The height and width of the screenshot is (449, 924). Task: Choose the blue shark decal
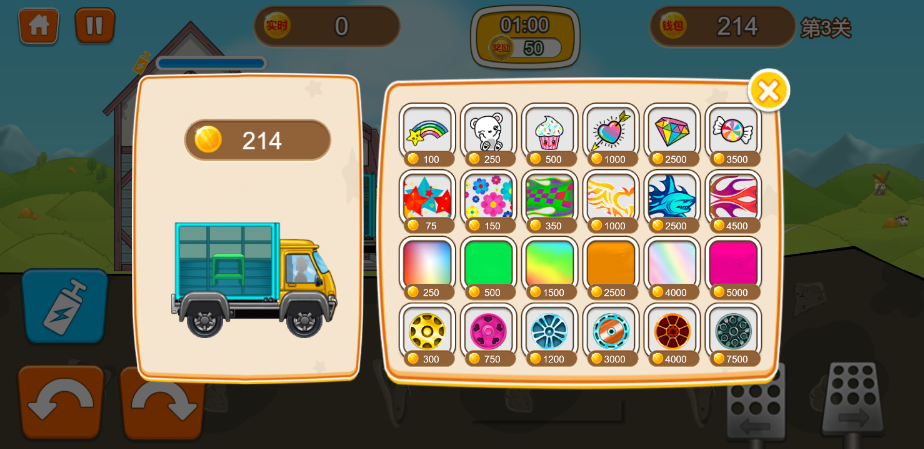click(x=672, y=197)
